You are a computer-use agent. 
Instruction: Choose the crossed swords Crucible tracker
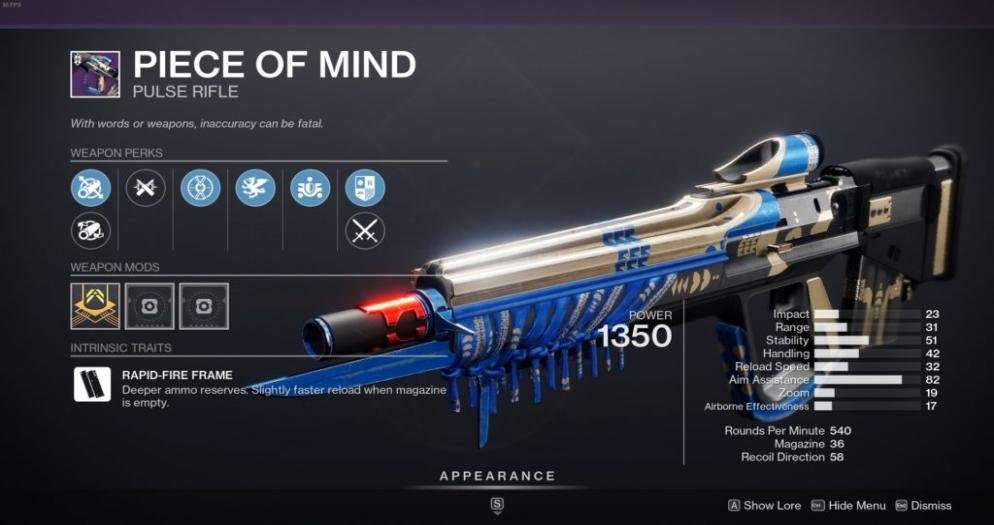coord(365,231)
